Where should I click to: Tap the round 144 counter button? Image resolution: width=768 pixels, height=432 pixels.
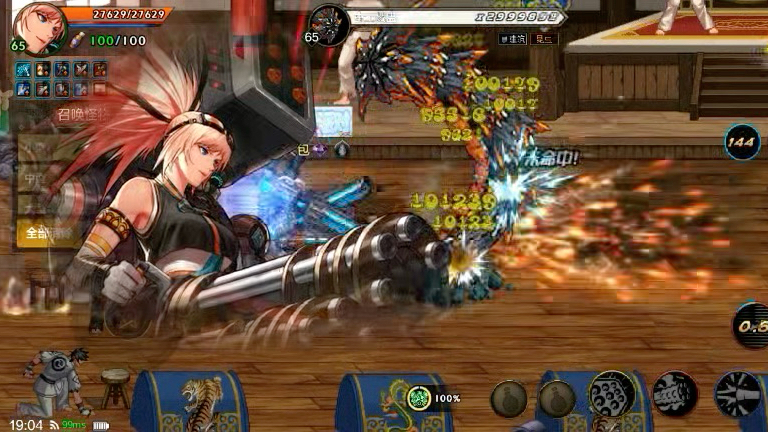[741, 143]
